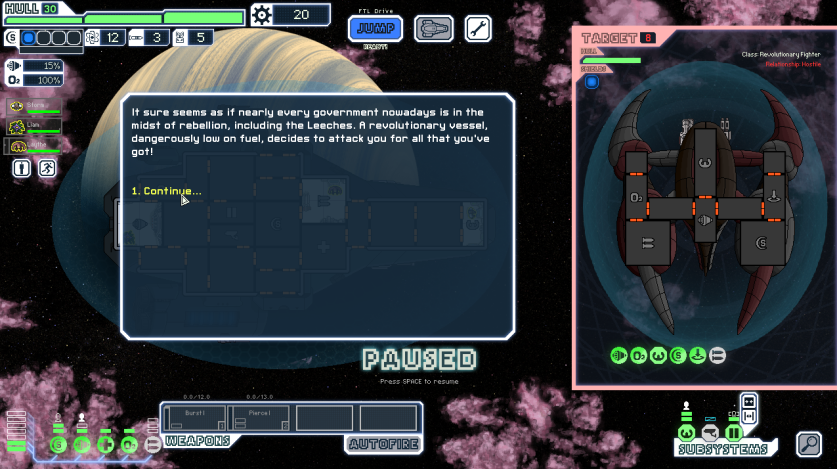Click the piloting helm subsystem icon

point(686,432)
